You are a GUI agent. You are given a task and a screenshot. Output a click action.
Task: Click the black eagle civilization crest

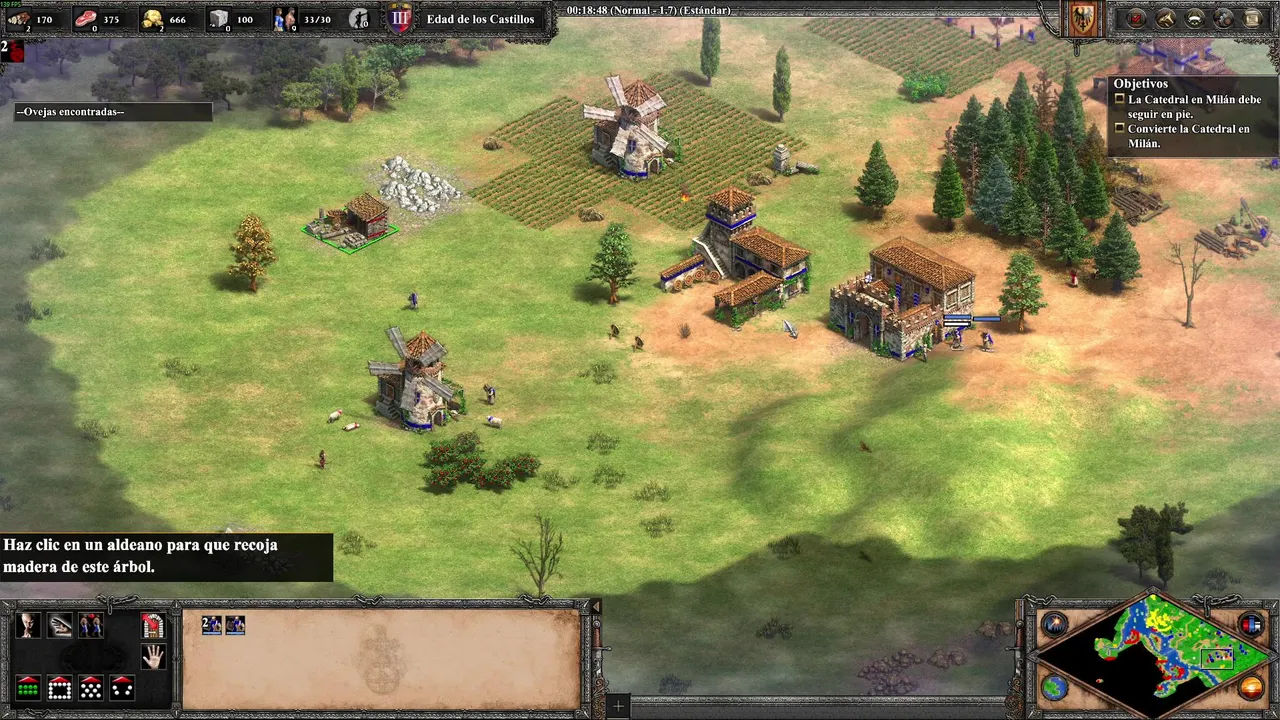coord(1082,18)
